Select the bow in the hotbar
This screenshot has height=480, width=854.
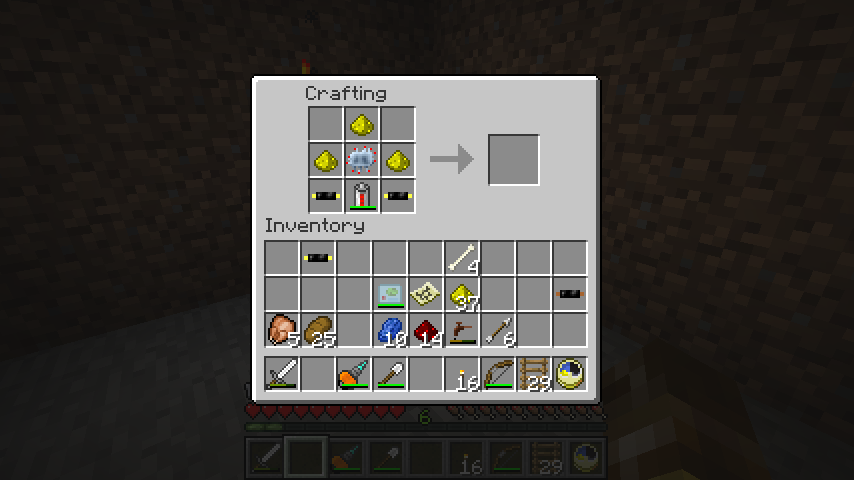point(497,374)
